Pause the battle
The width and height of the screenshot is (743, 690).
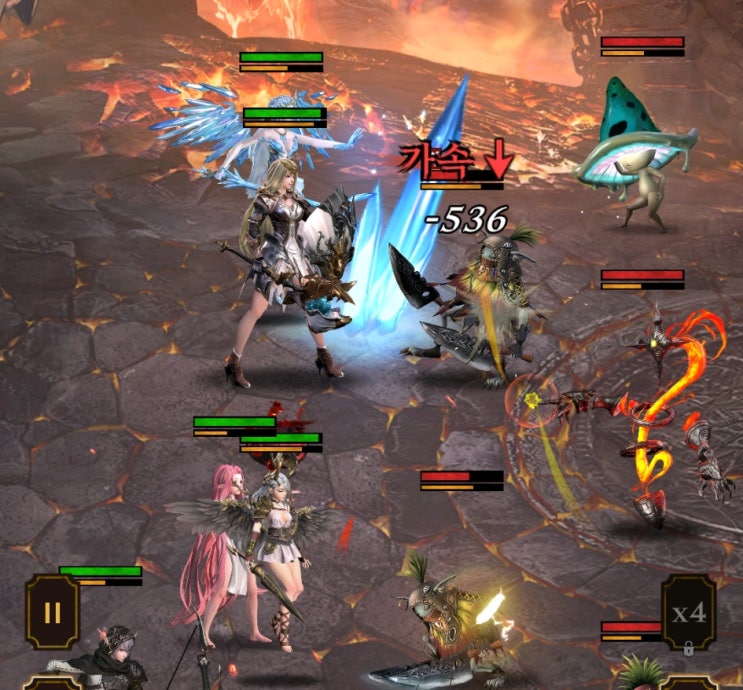(x=52, y=612)
